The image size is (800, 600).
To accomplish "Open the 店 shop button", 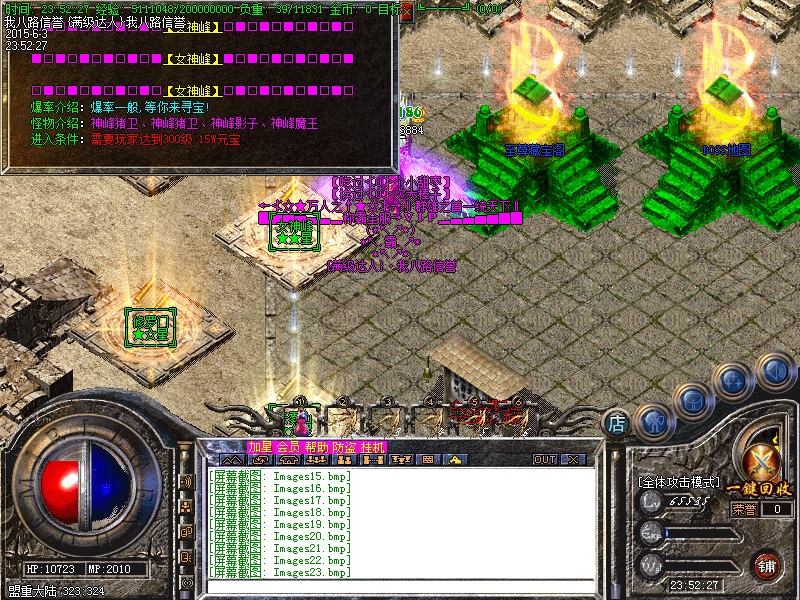I will pyautogui.click(x=617, y=423).
